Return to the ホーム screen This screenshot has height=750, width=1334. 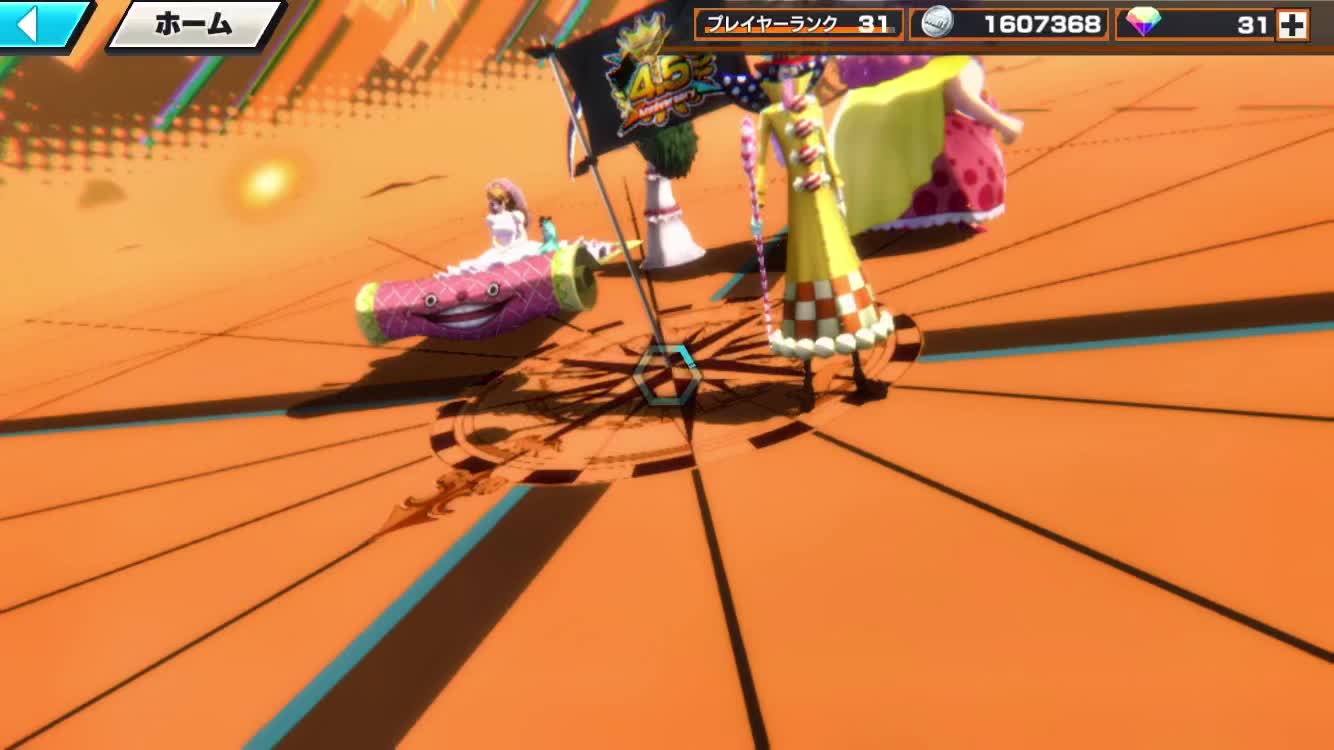[193, 24]
